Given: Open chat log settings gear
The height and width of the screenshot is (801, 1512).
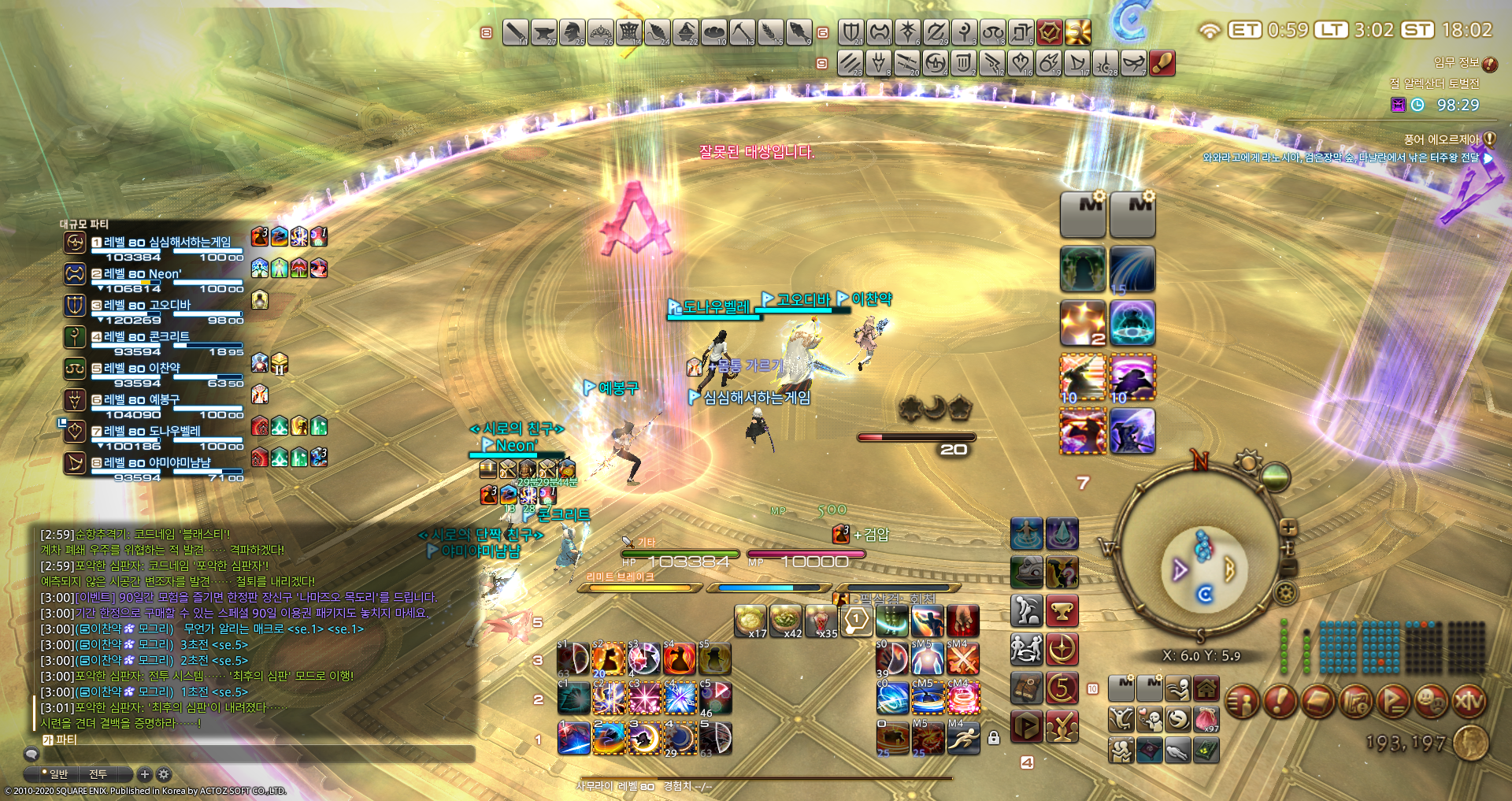Looking at the screenshot, I should [x=164, y=774].
